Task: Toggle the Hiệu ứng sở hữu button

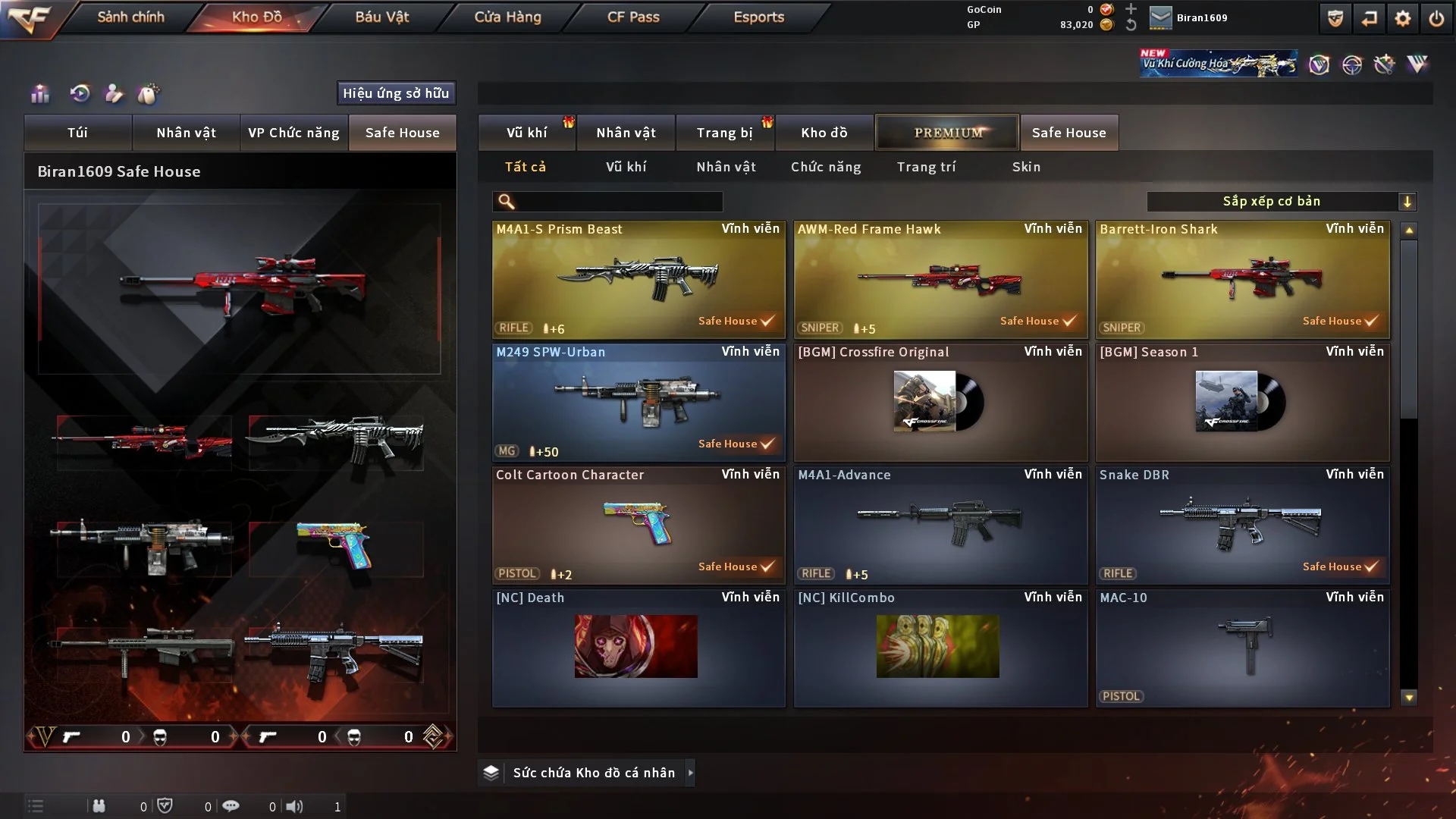Action: (x=396, y=93)
